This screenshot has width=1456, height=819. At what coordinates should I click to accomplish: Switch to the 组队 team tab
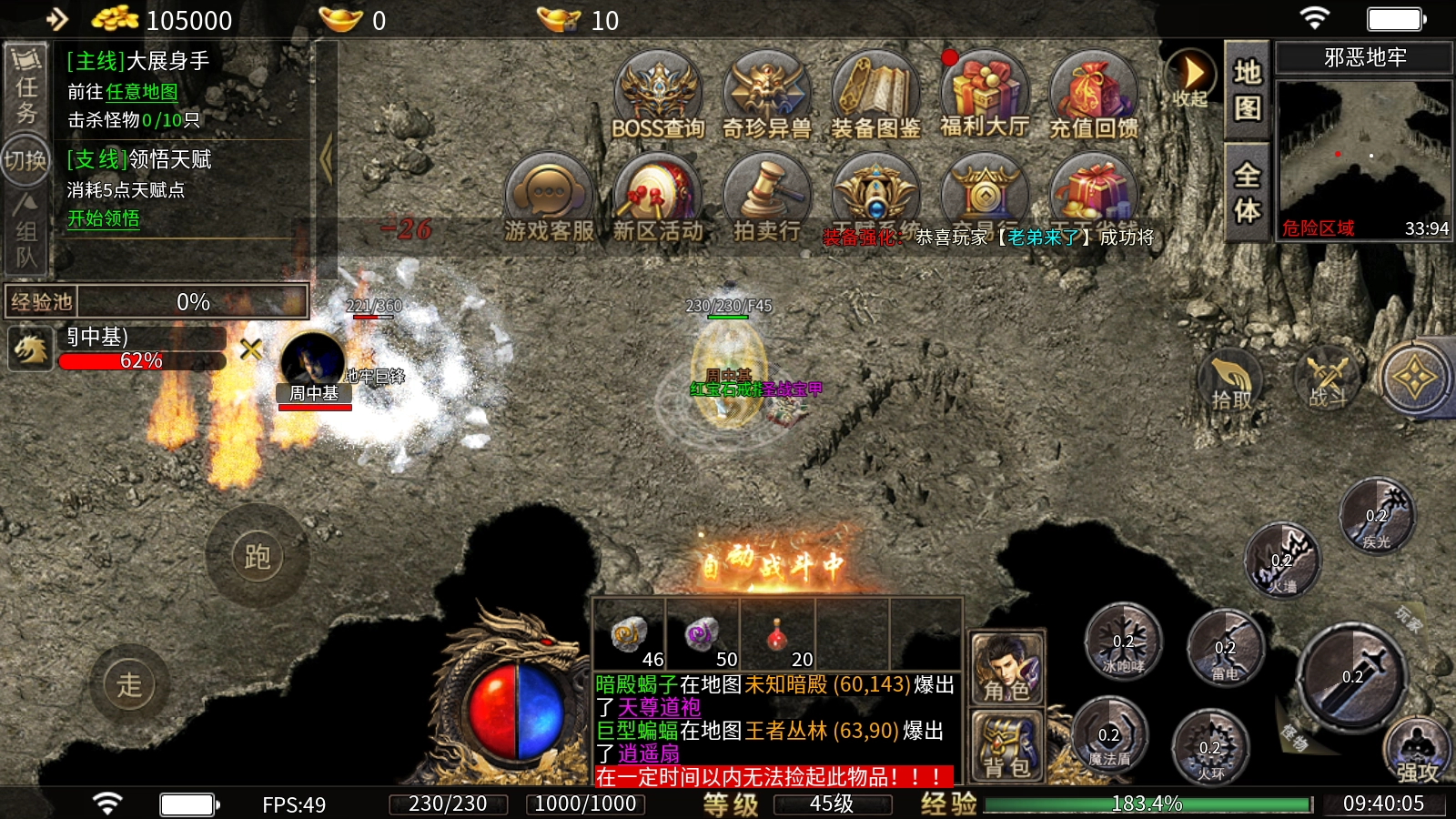click(25, 234)
